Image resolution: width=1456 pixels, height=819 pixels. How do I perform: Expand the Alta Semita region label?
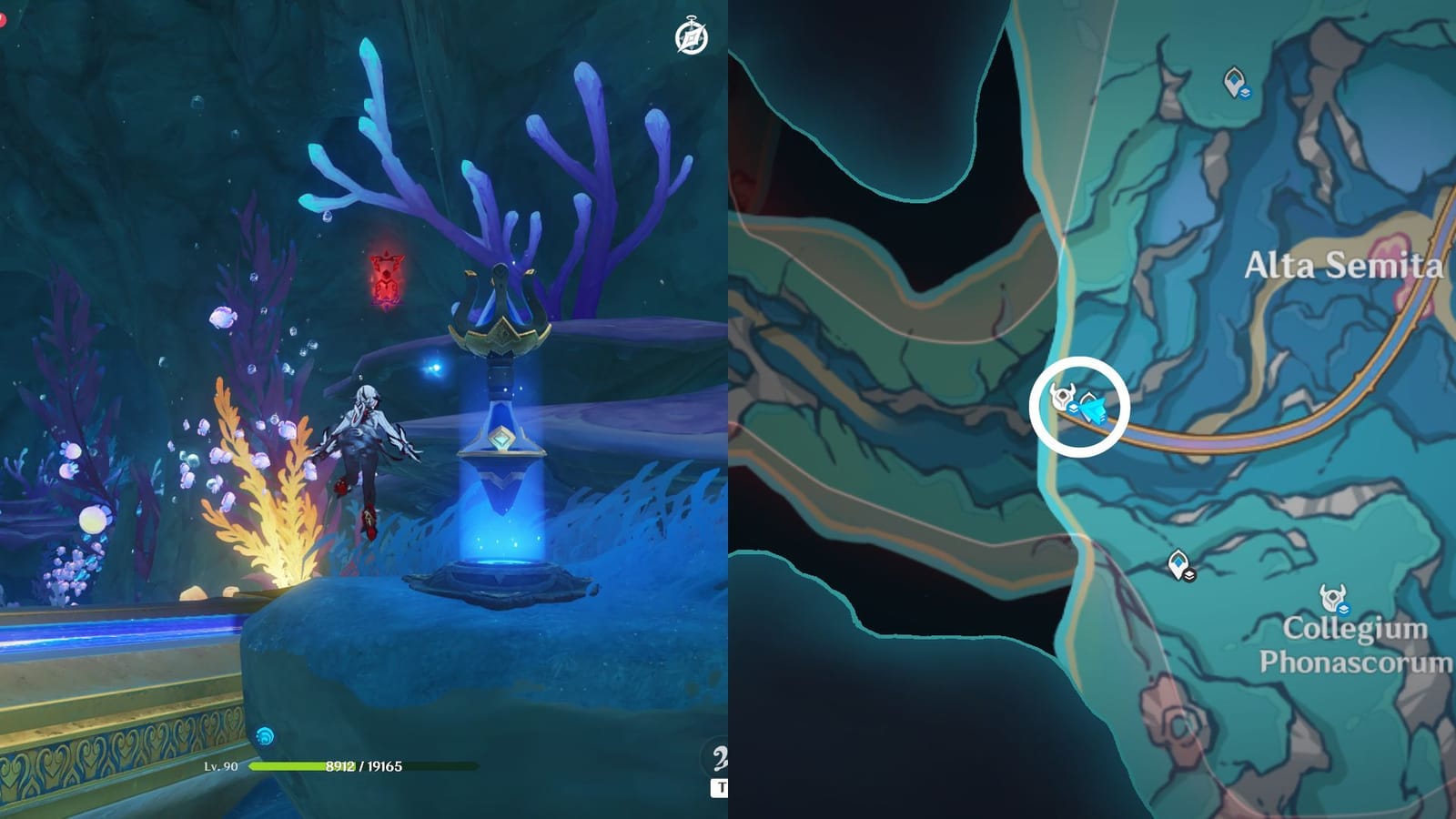(1345, 266)
